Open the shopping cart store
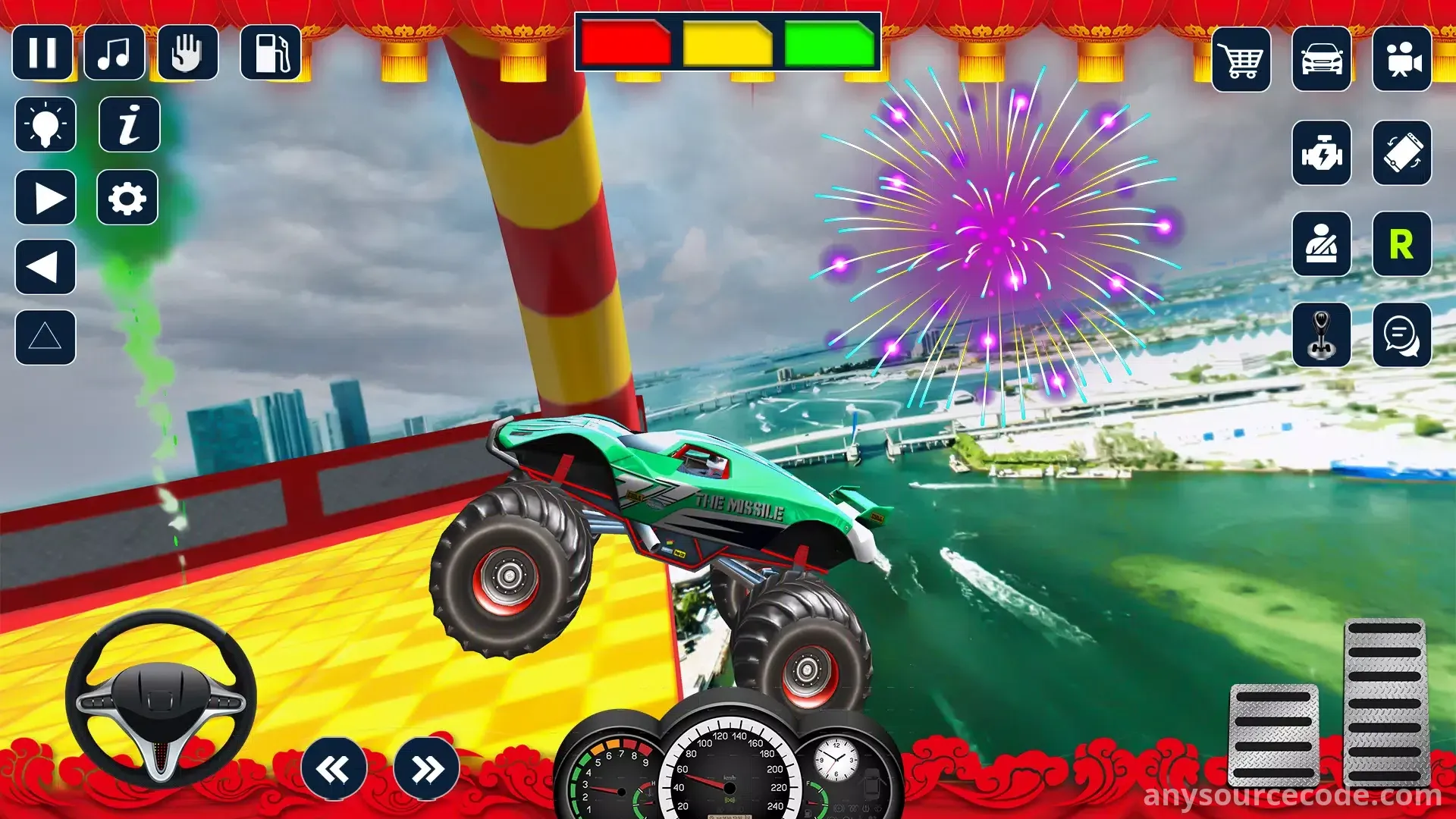 coord(1241,60)
